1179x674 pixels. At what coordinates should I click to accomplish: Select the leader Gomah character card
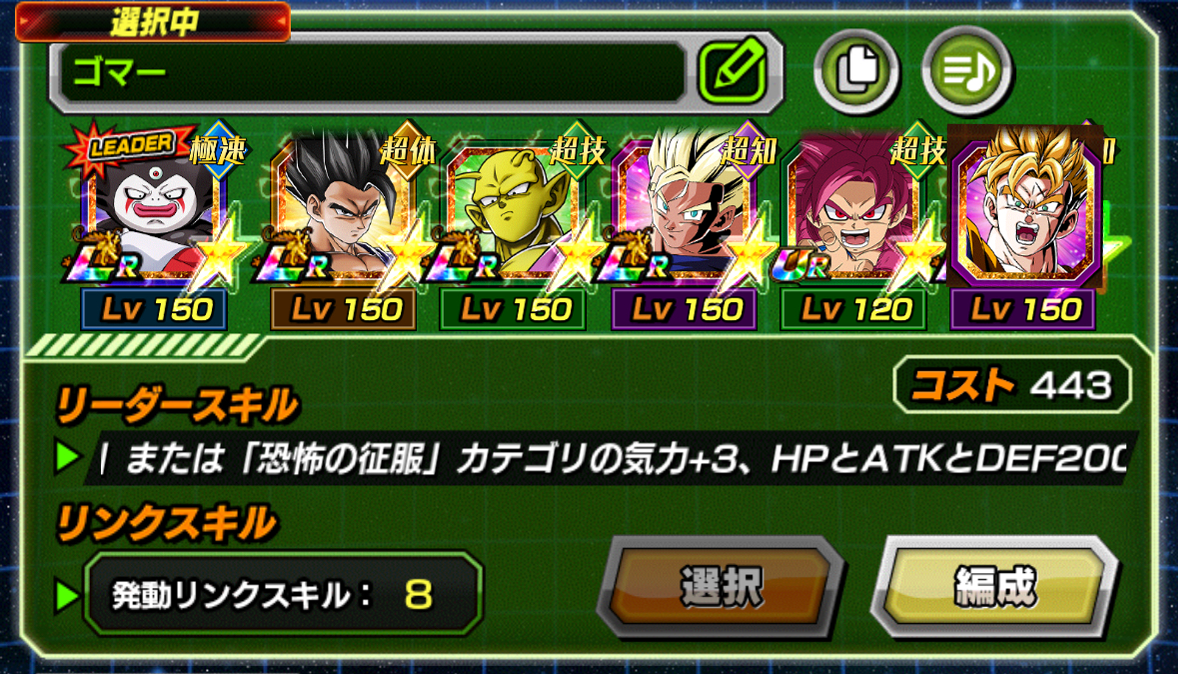coord(157,215)
